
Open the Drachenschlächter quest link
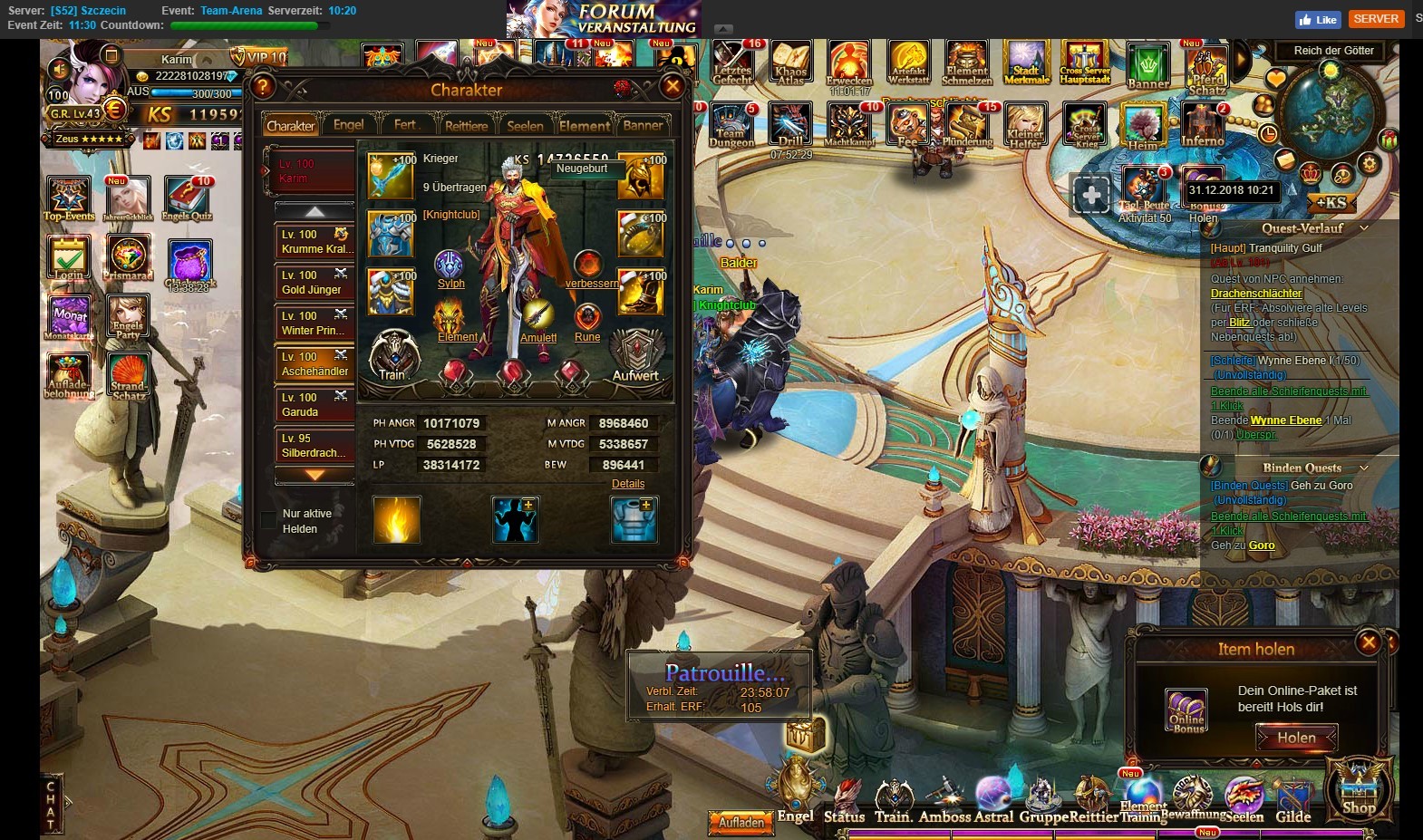[1256, 294]
